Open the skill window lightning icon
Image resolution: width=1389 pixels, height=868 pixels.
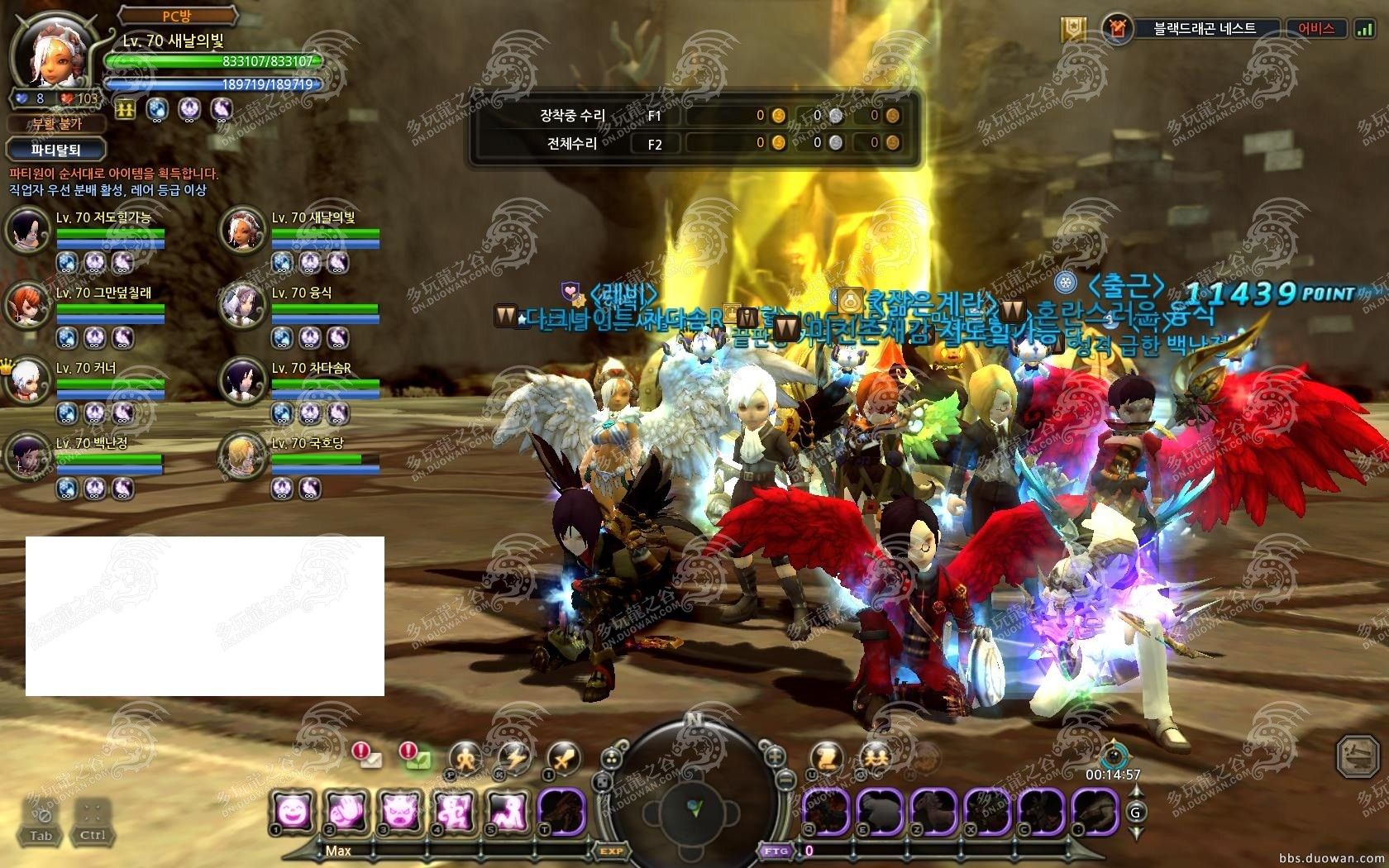[x=514, y=757]
